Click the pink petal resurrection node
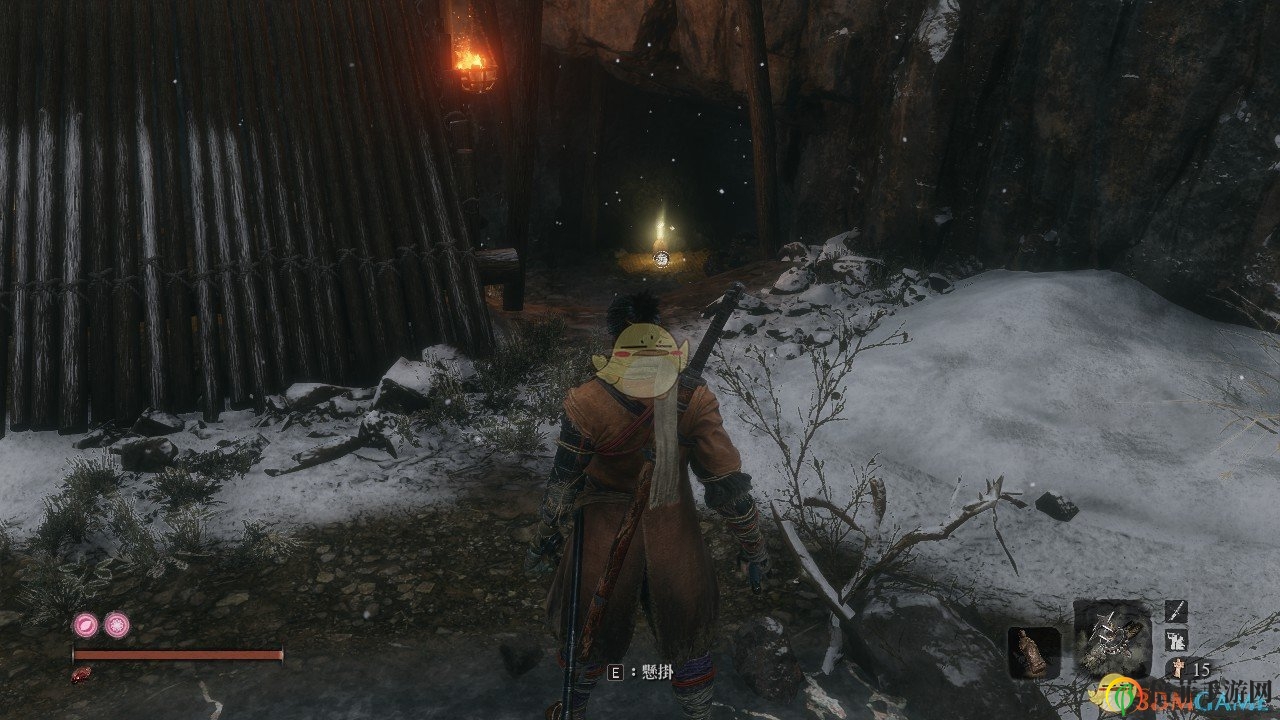The image size is (1280, 720). 85,625
